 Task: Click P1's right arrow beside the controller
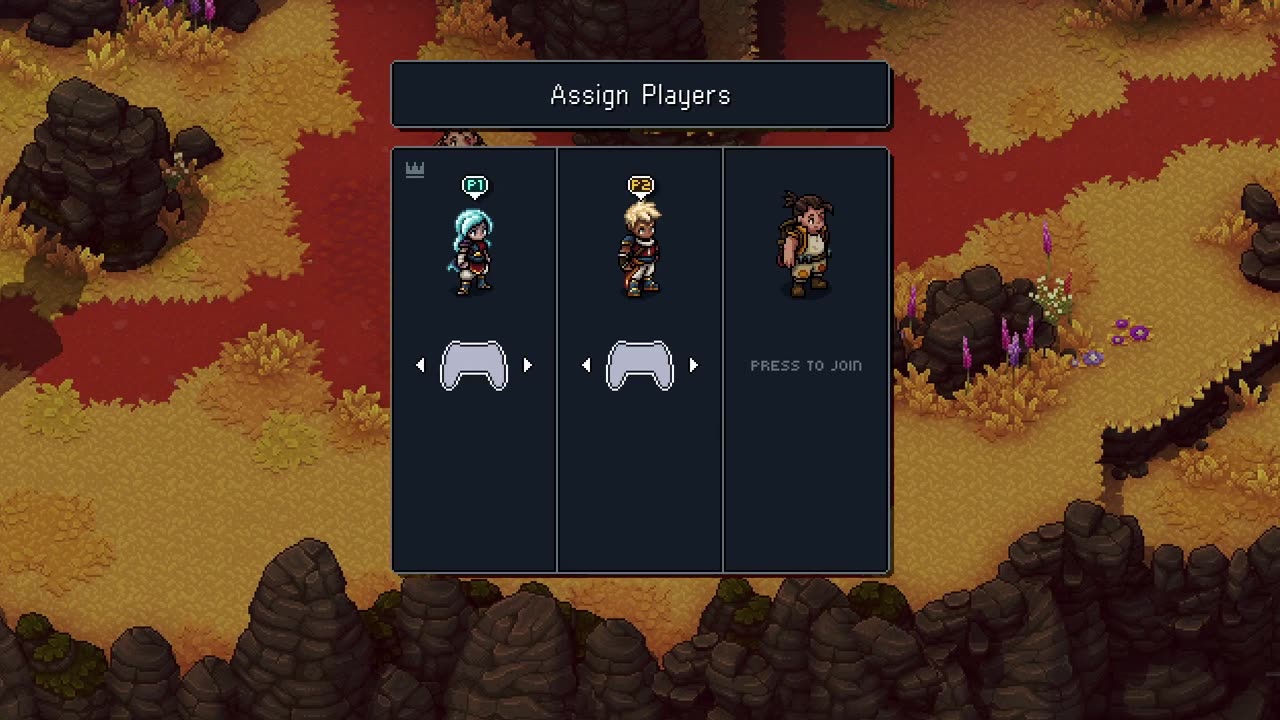pos(528,366)
